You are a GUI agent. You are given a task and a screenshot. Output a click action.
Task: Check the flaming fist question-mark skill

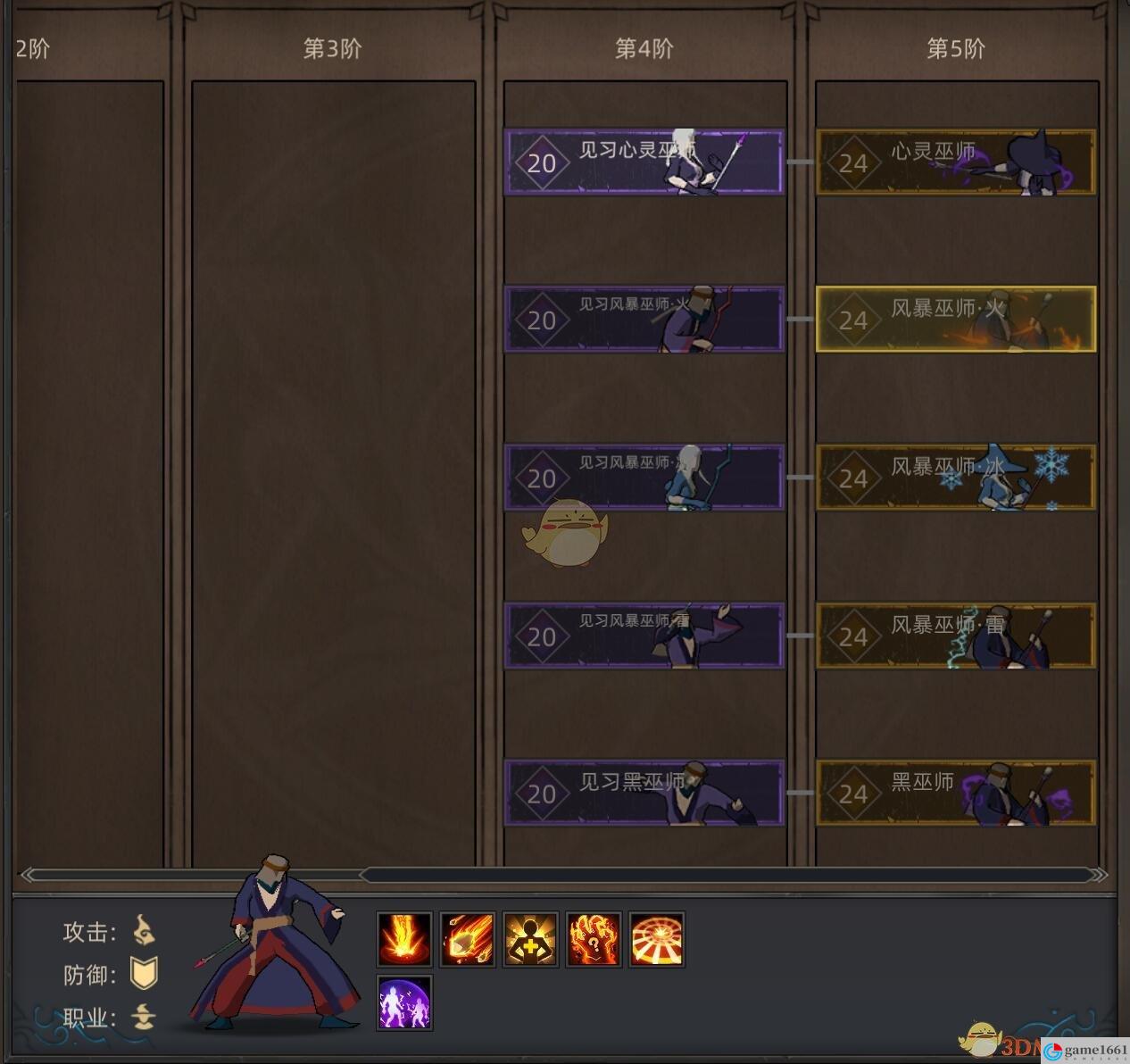coord(594,939)
